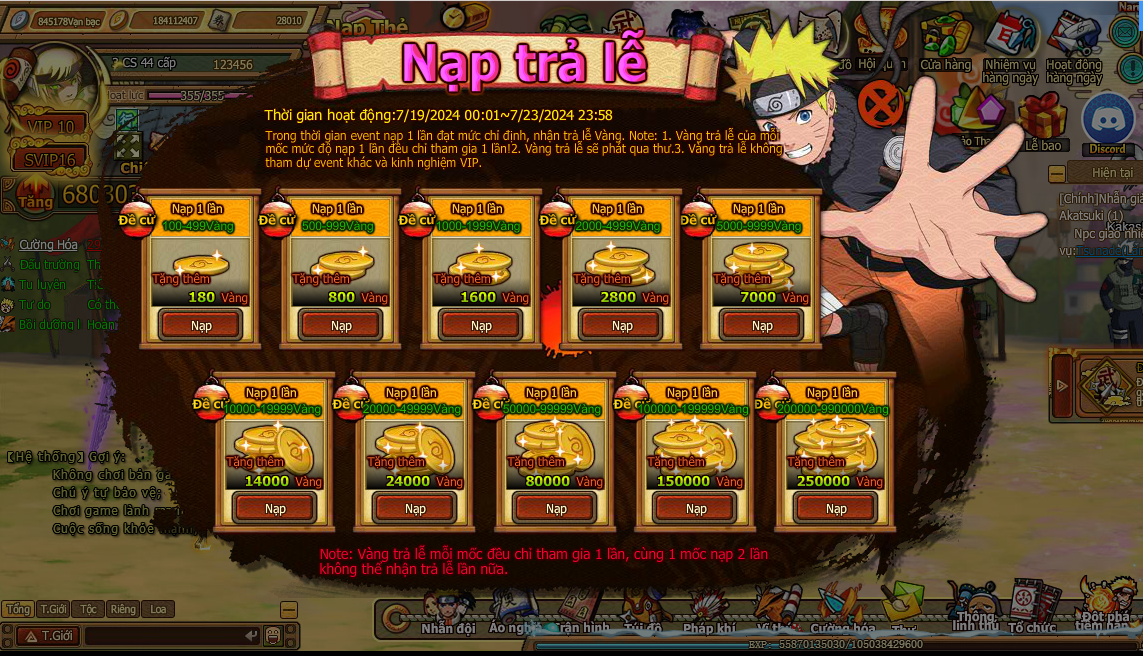Open the Discord icon
1143x656 pixels.
(1107, 122)
